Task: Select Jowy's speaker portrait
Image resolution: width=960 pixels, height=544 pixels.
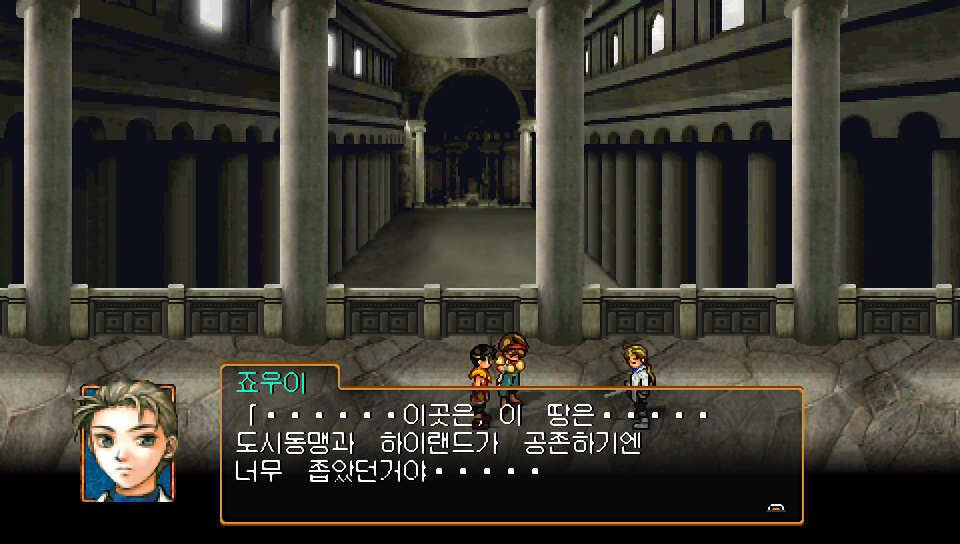Action: pyautogui.click(x=127, y=442)
